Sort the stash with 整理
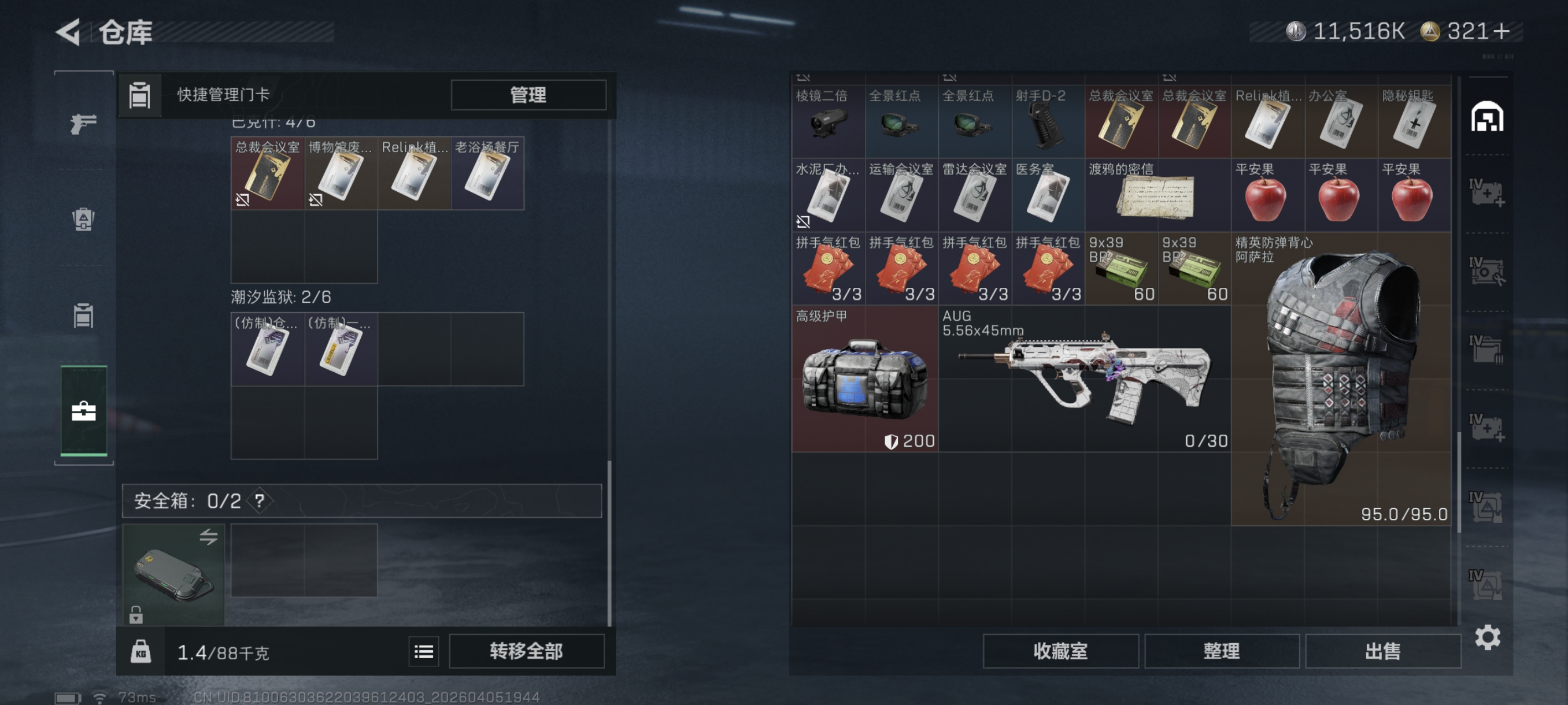1568x705 pixels. [1221, 651]
